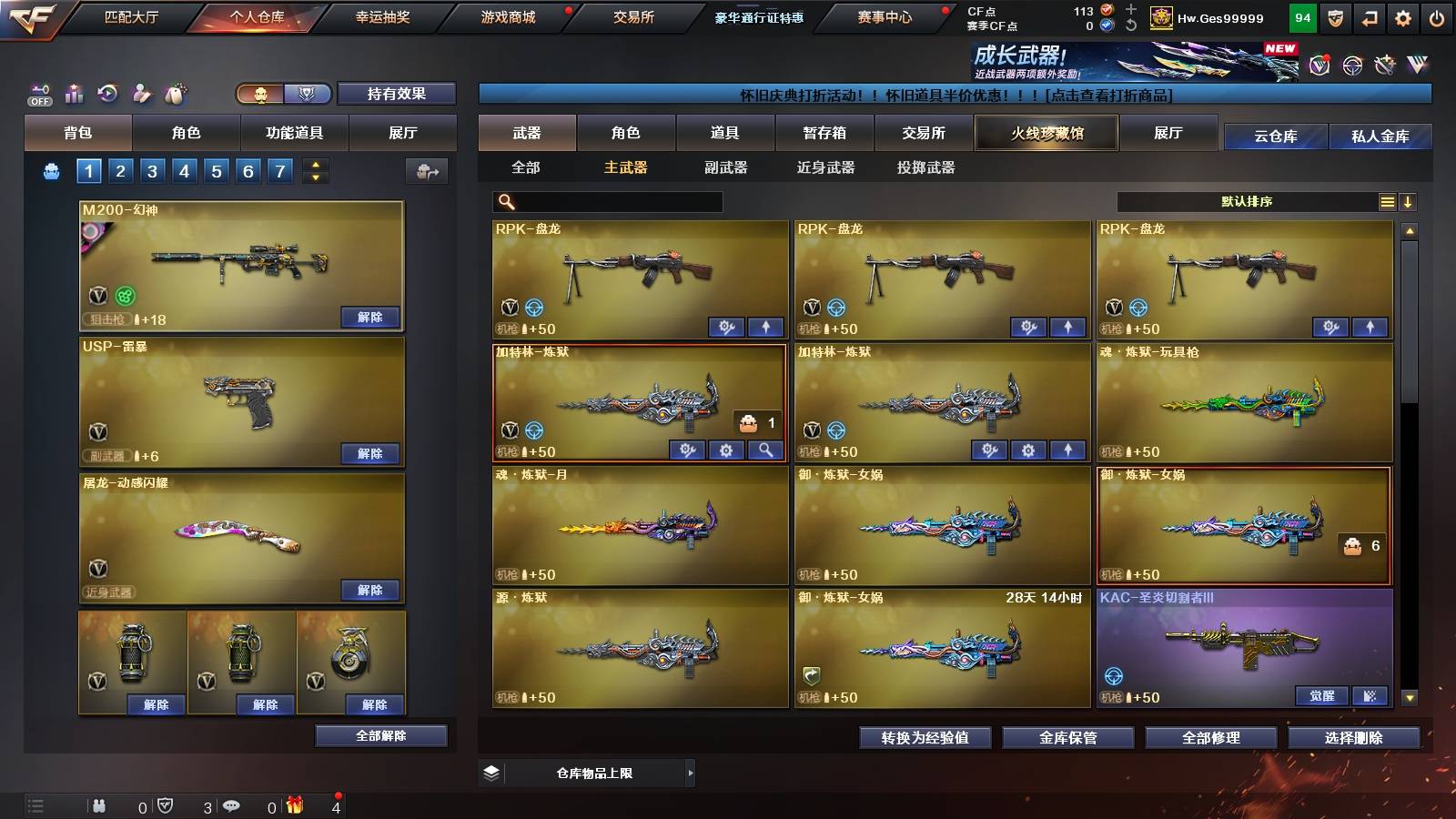Viewport: 1456px width, 819px height.
Task: Open the gift box icon on bottom status bar
Action: (x=293, y=805)
